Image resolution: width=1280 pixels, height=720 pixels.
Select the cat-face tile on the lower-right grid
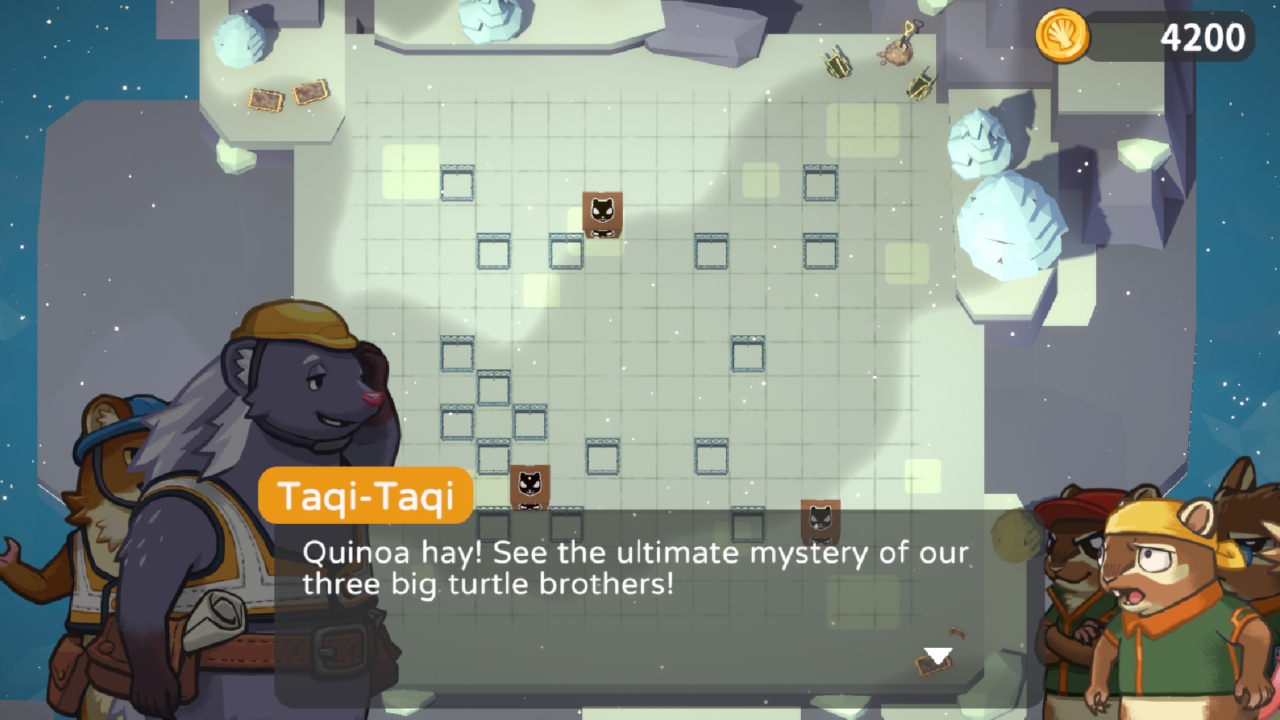[819, 522]
